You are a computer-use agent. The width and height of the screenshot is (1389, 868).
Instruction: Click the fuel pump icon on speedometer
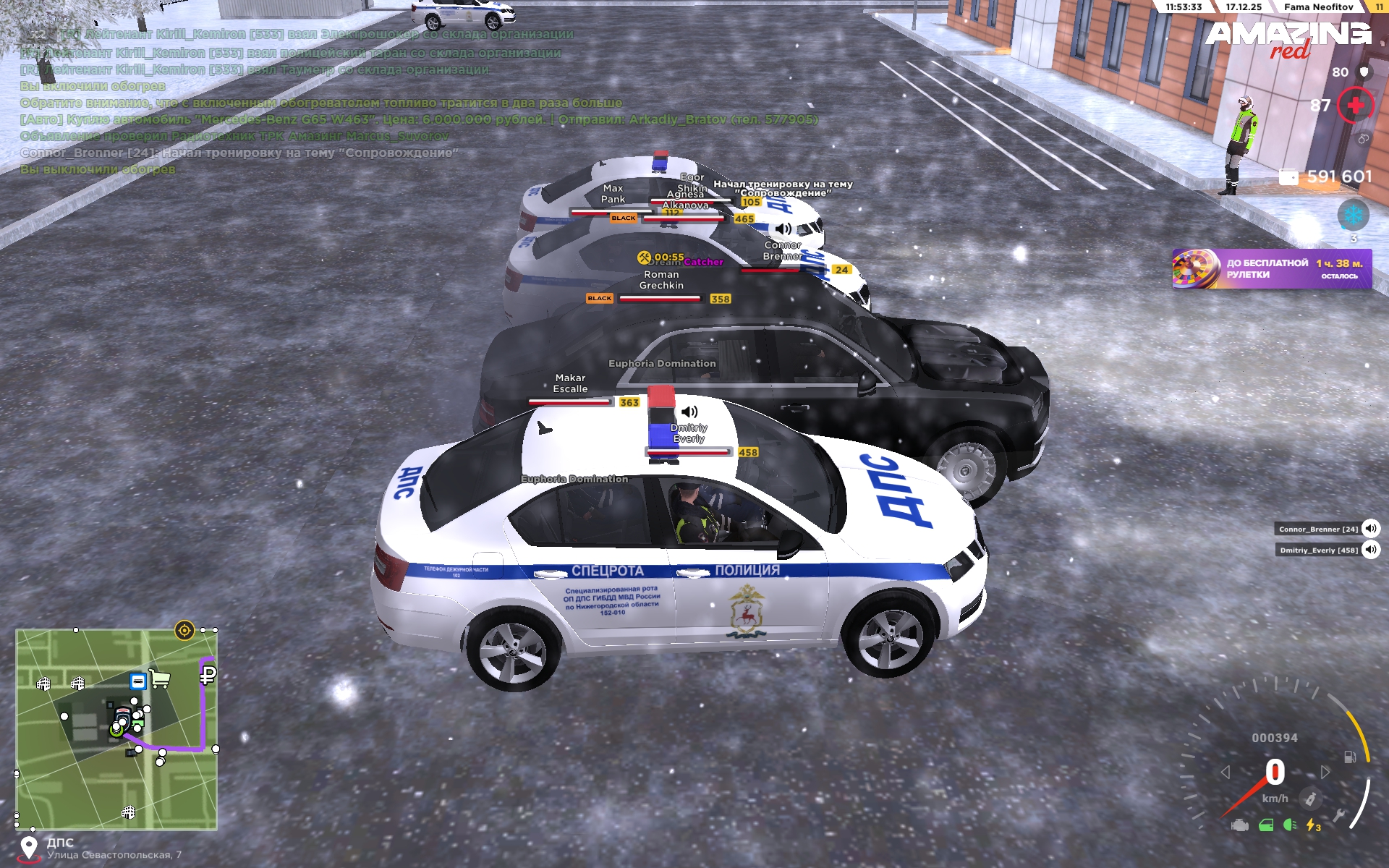pos(1349,757)
